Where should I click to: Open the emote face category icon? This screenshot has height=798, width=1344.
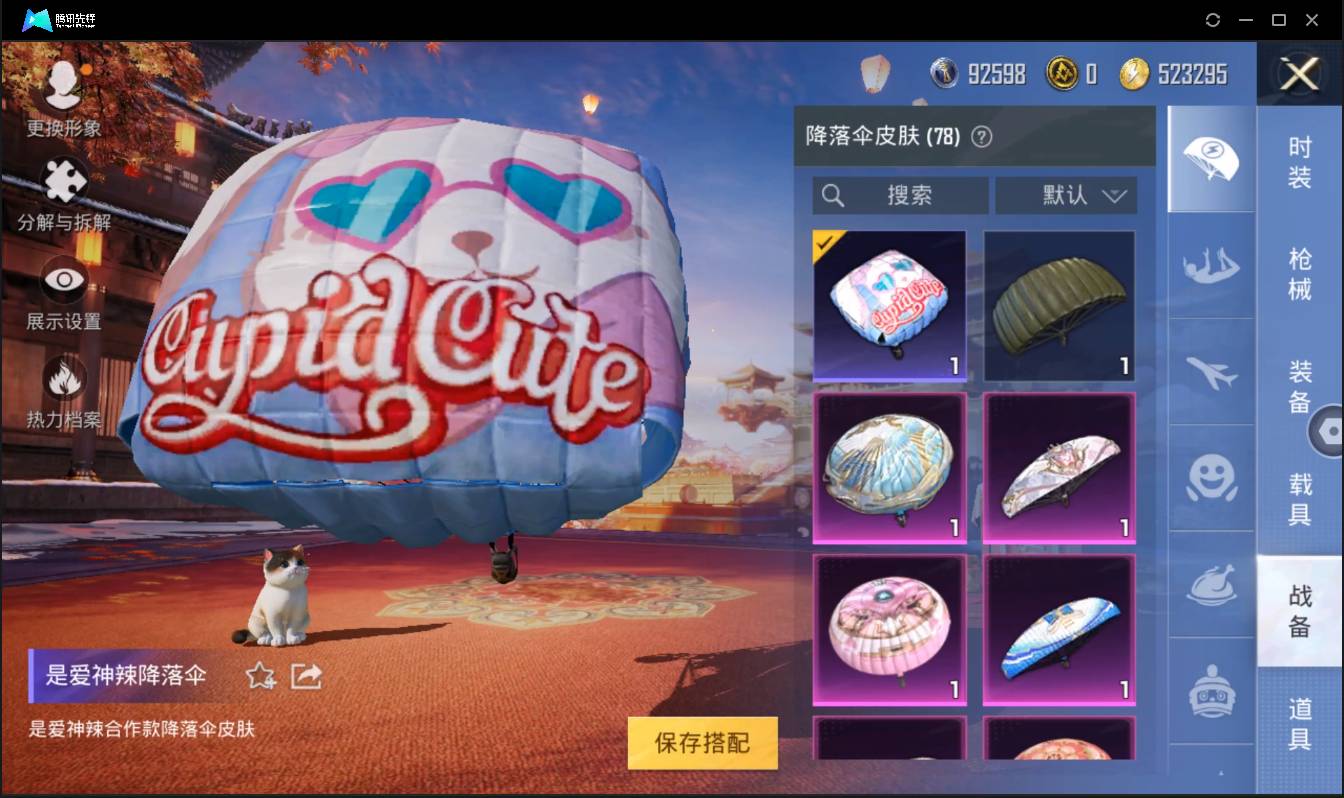(1210, 480)
